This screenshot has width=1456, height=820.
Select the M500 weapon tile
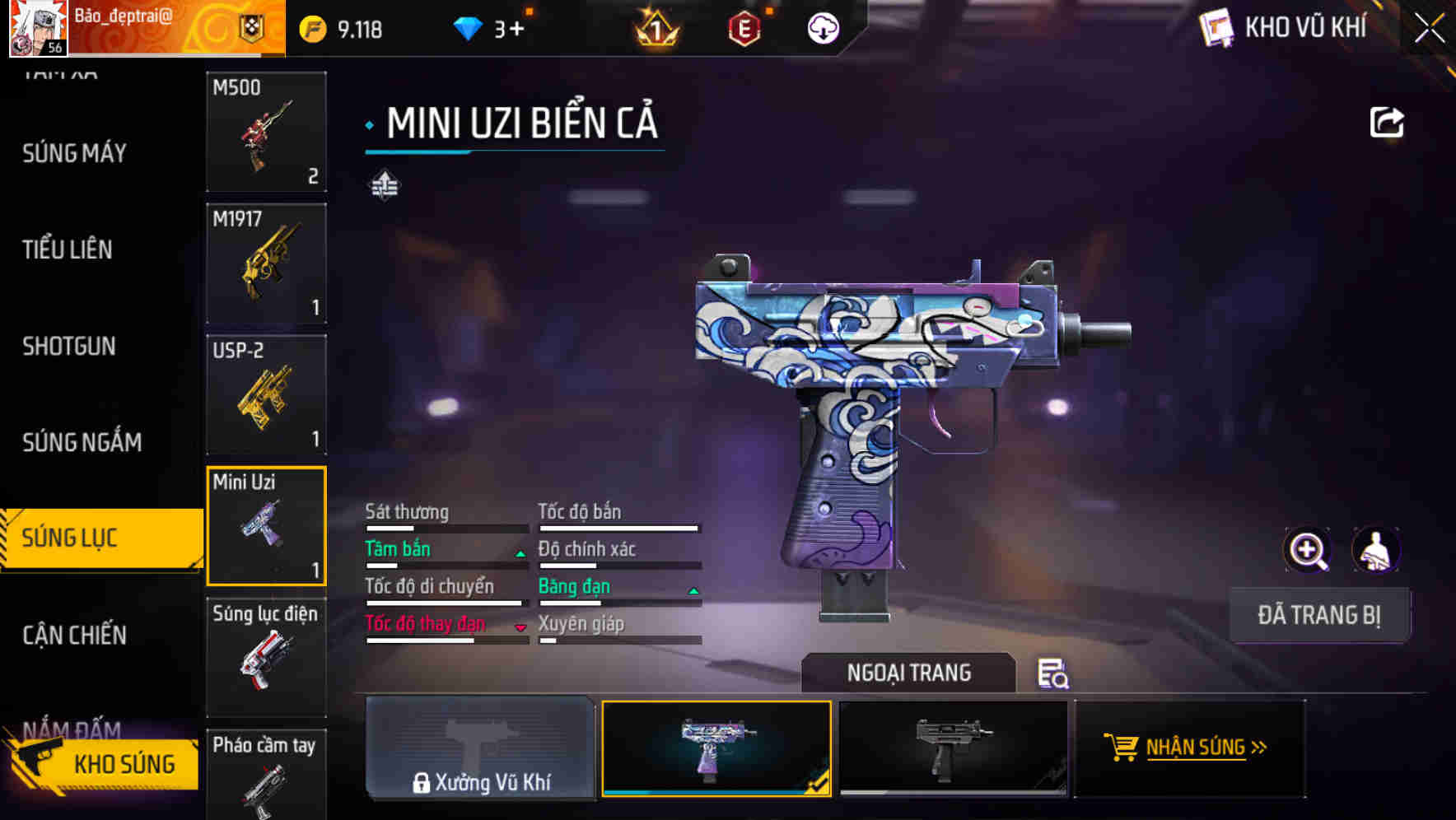pos(266,132)
